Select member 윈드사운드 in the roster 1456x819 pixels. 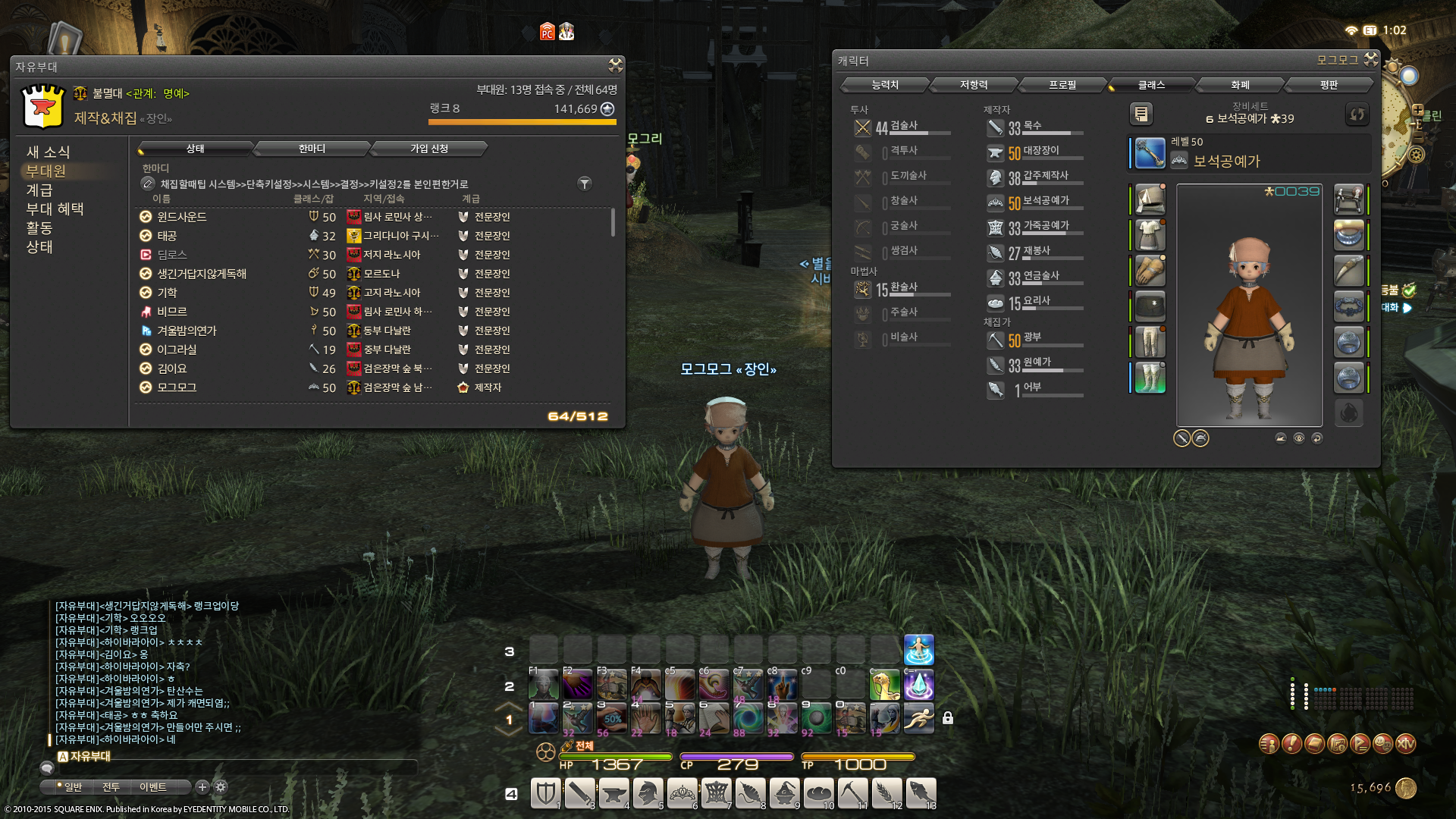click(182, 217)
